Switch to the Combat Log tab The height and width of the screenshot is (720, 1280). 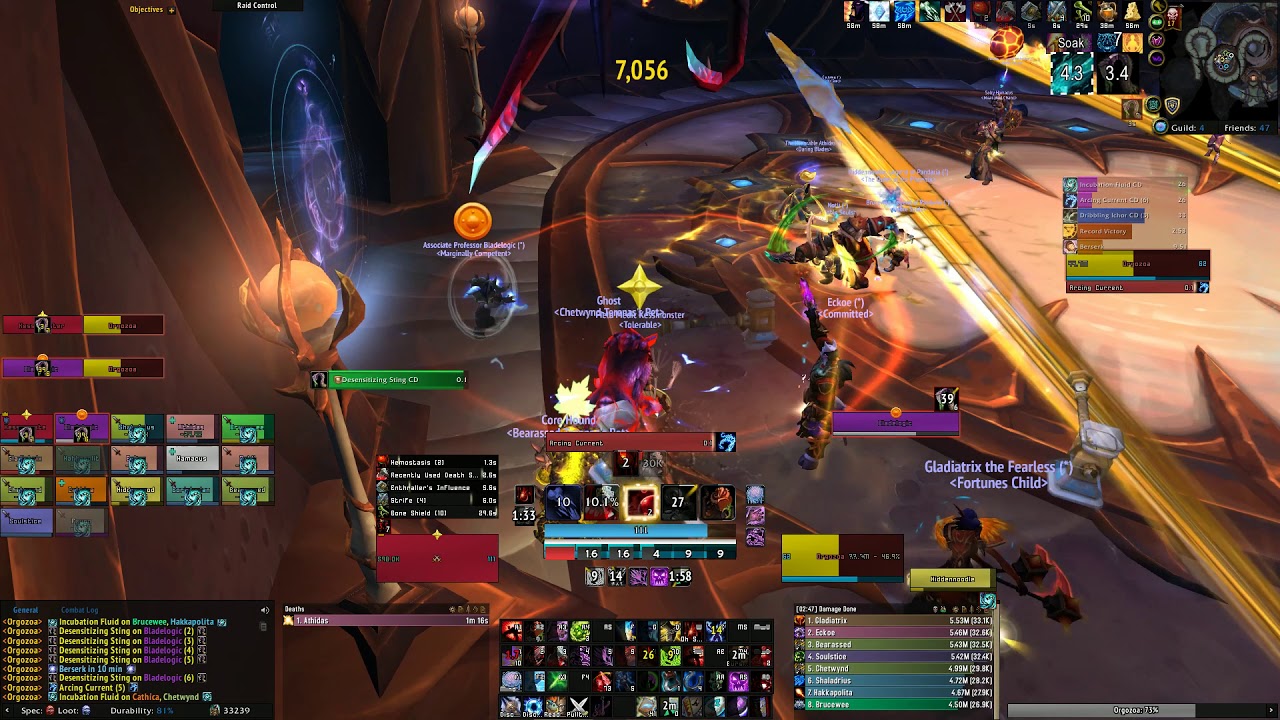tap(80, 610)
